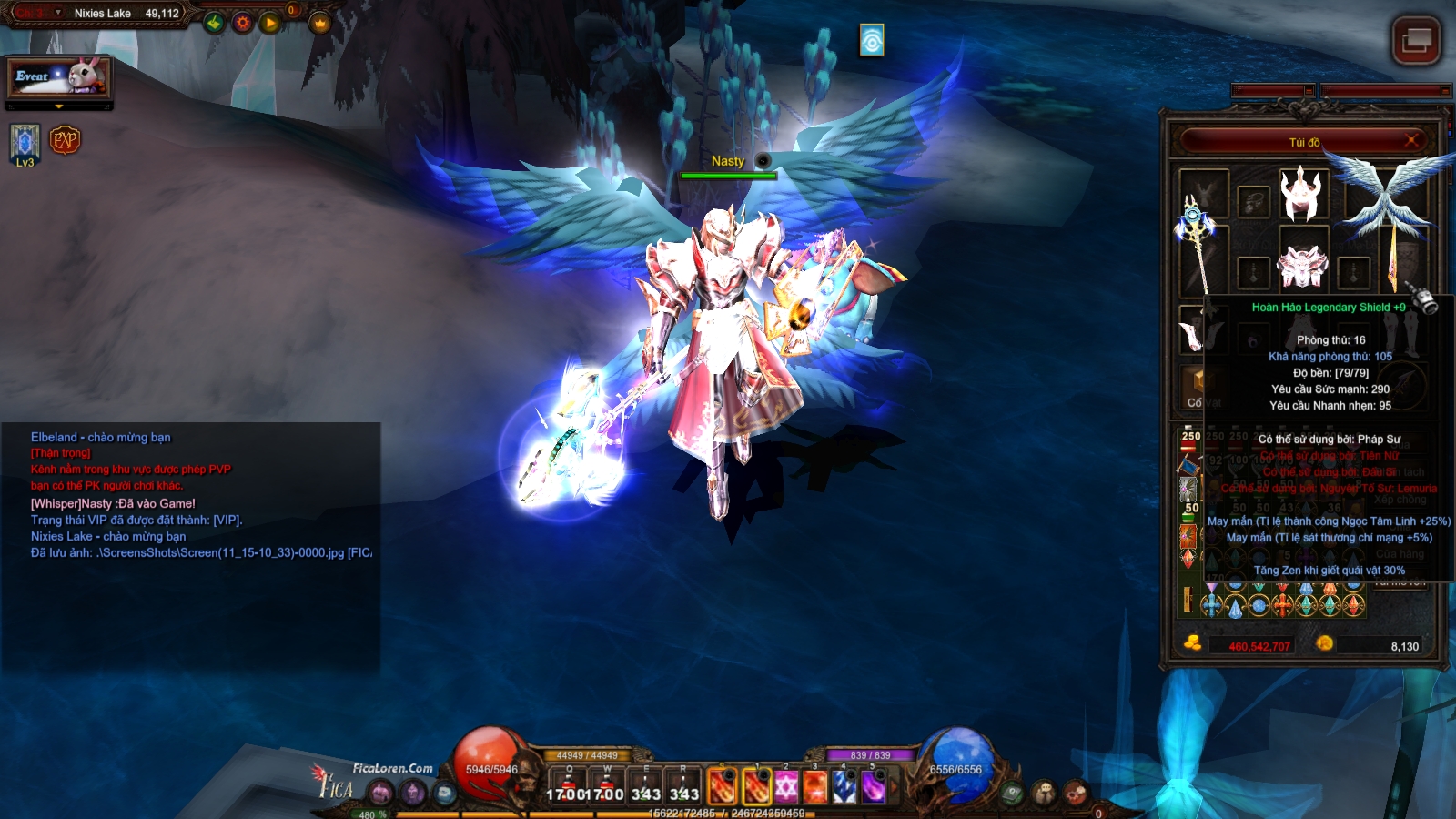The width and height of the screenshot is (1456, 819).
Task: Use the orange blast skill in slot 3
Action: tap(814, 787)
